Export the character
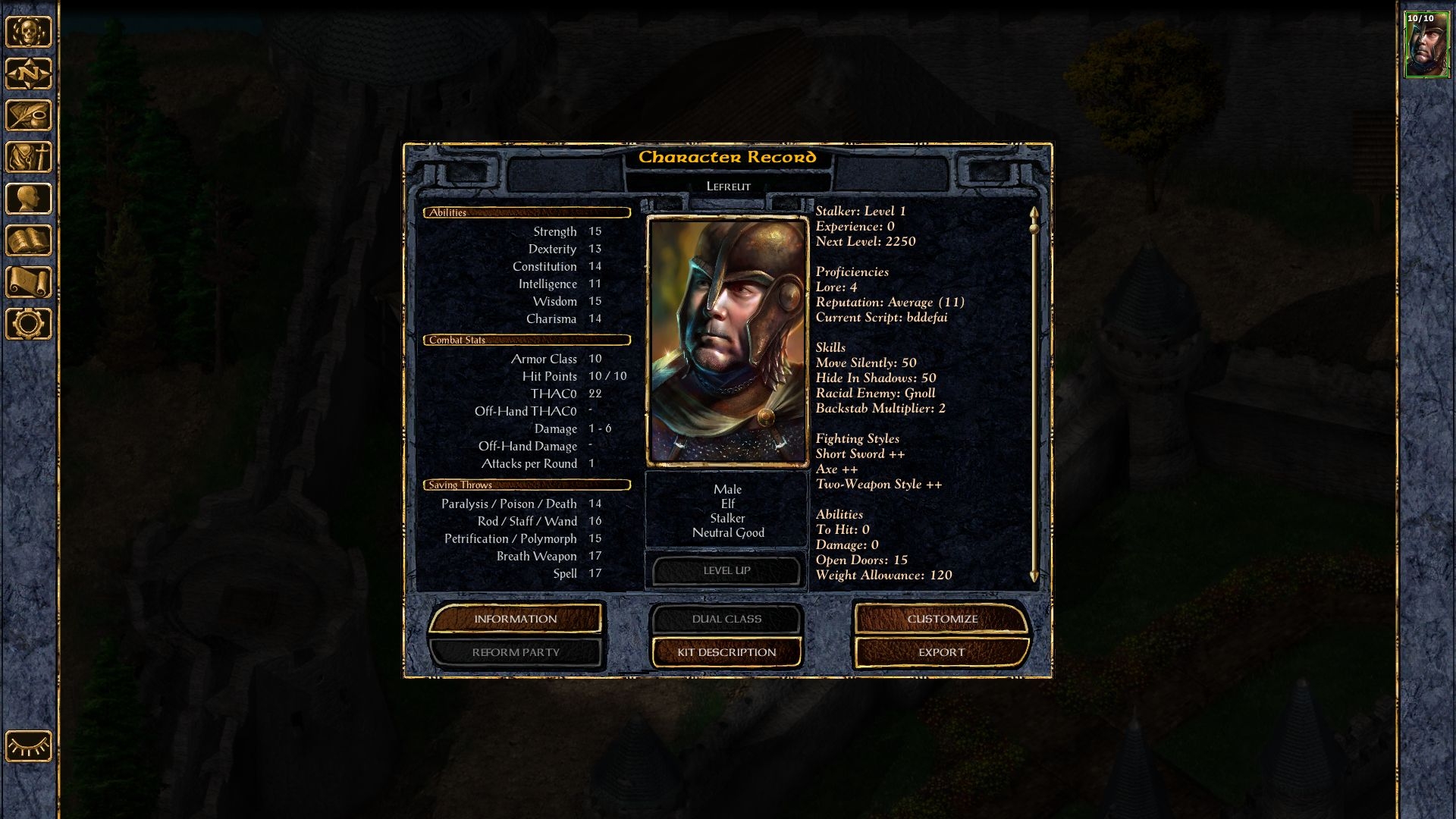This screenshot has width=1456, height=819. pyautogui.click(x=942, y=652)
